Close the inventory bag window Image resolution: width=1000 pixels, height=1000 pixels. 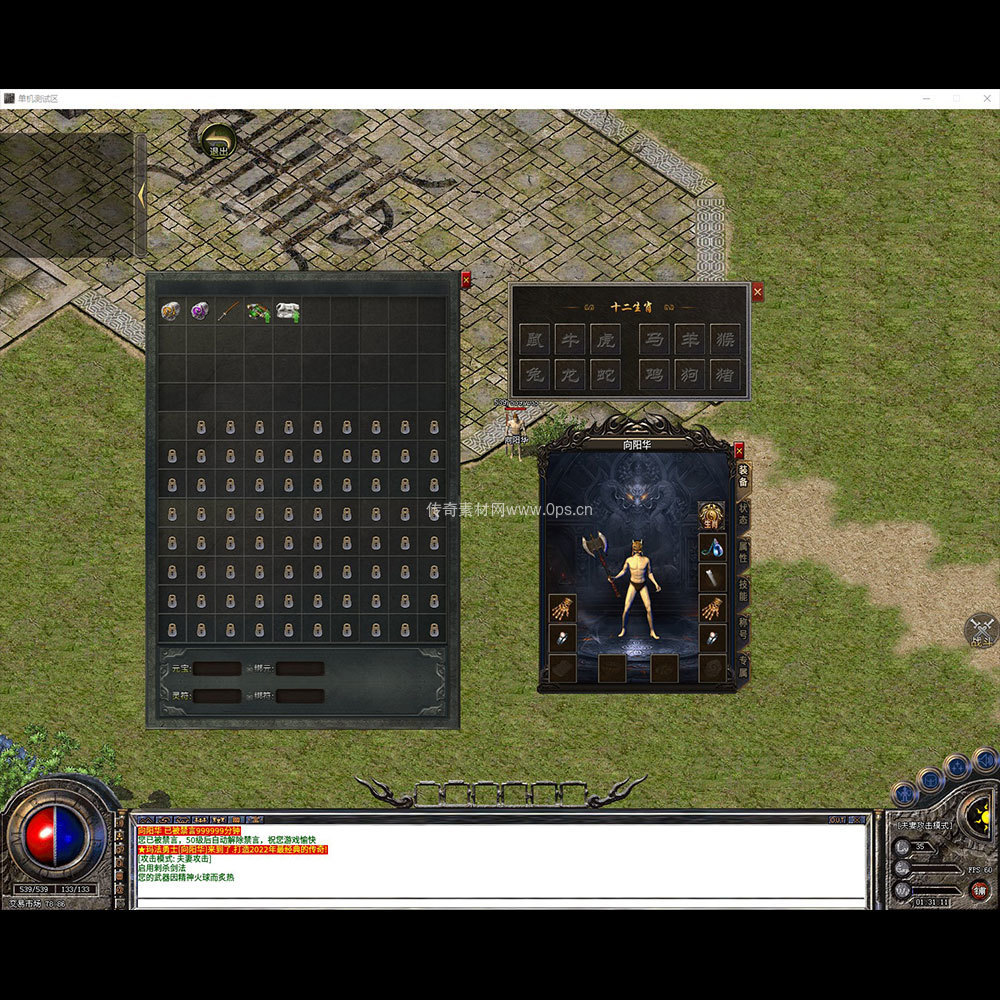click(466, 280)
